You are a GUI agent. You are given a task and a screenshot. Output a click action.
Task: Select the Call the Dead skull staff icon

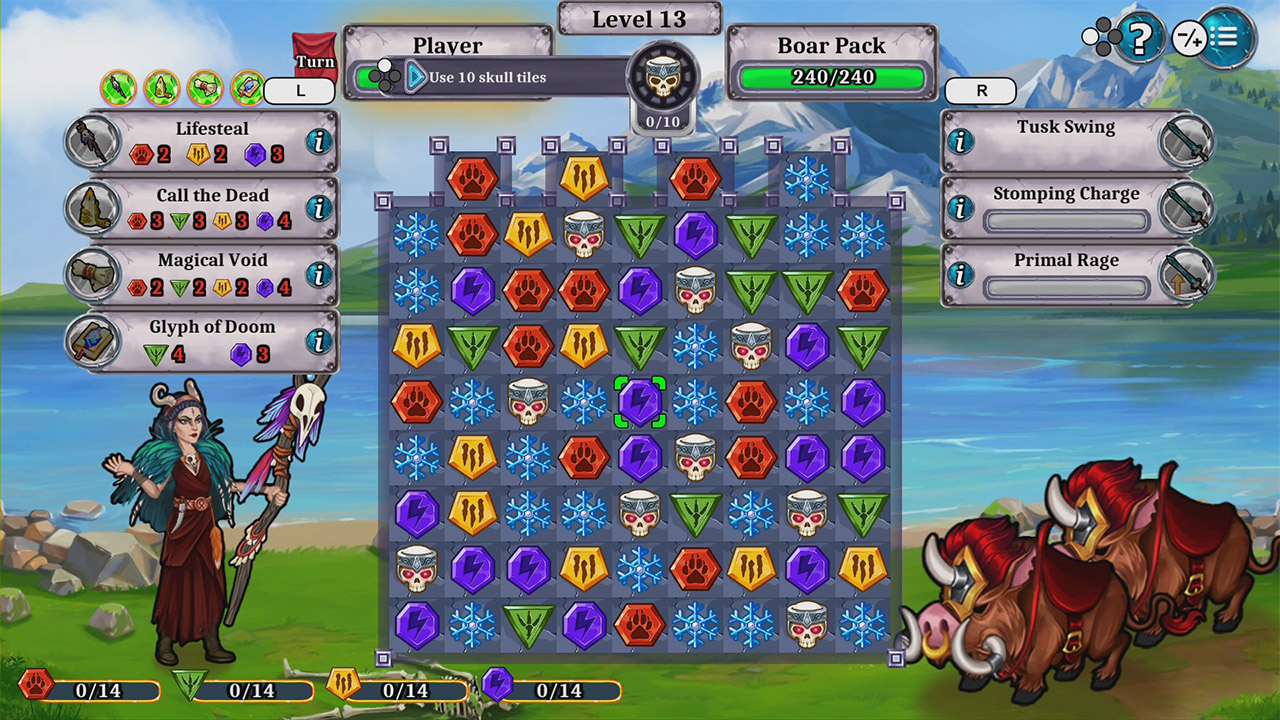tap(90, 207)
